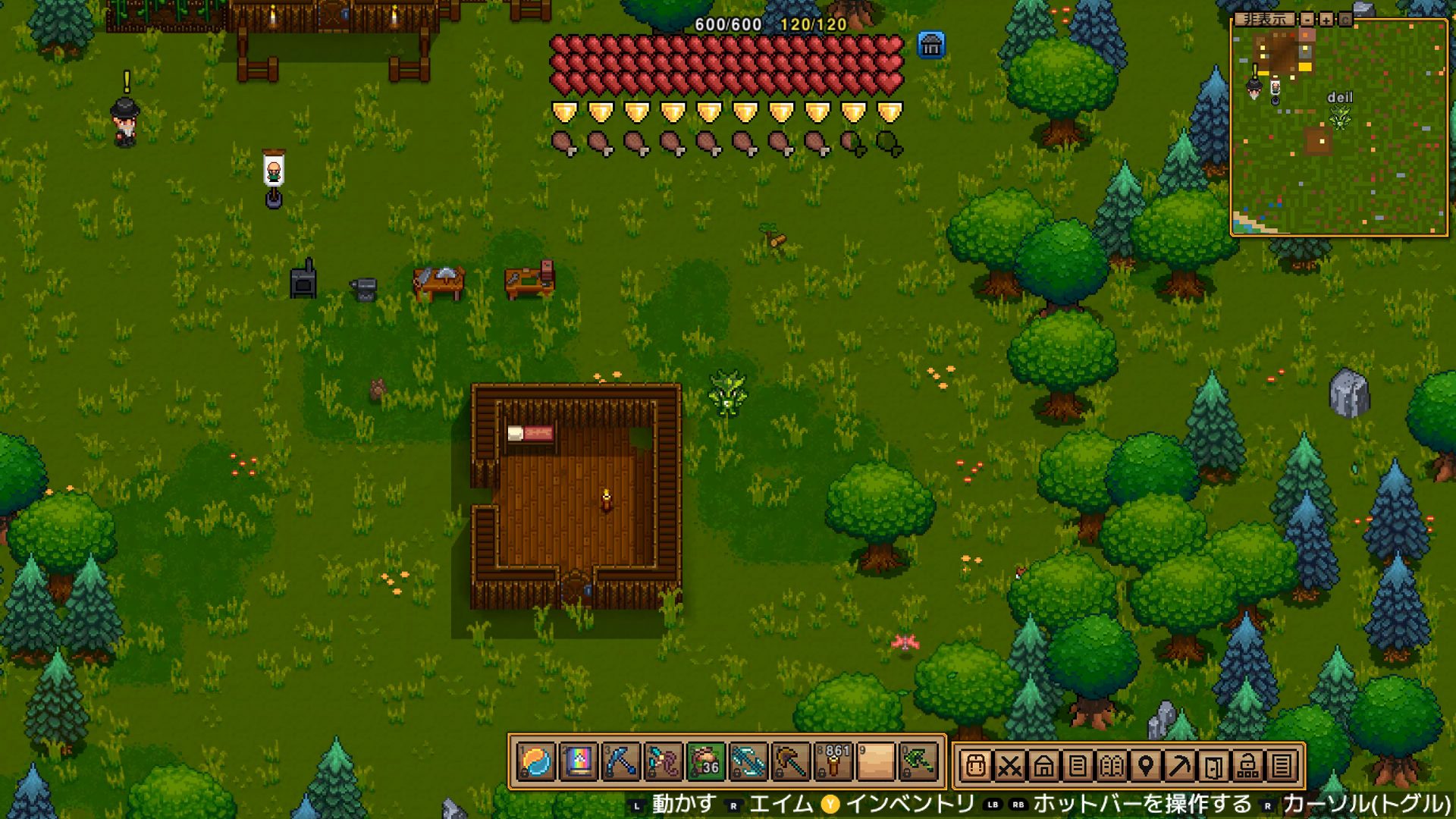Open the open-book journal icon
Image resolution: width=1456 pixels, height=819 pixels.
coord(1112,767)
